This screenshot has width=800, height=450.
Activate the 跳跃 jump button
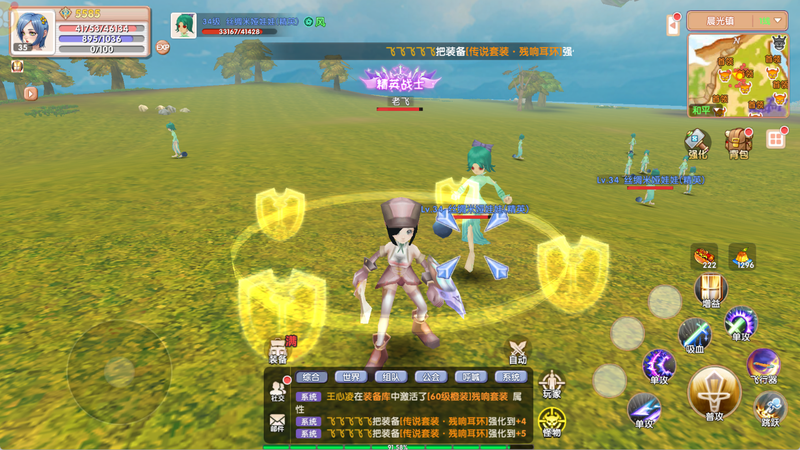(769, 408)
